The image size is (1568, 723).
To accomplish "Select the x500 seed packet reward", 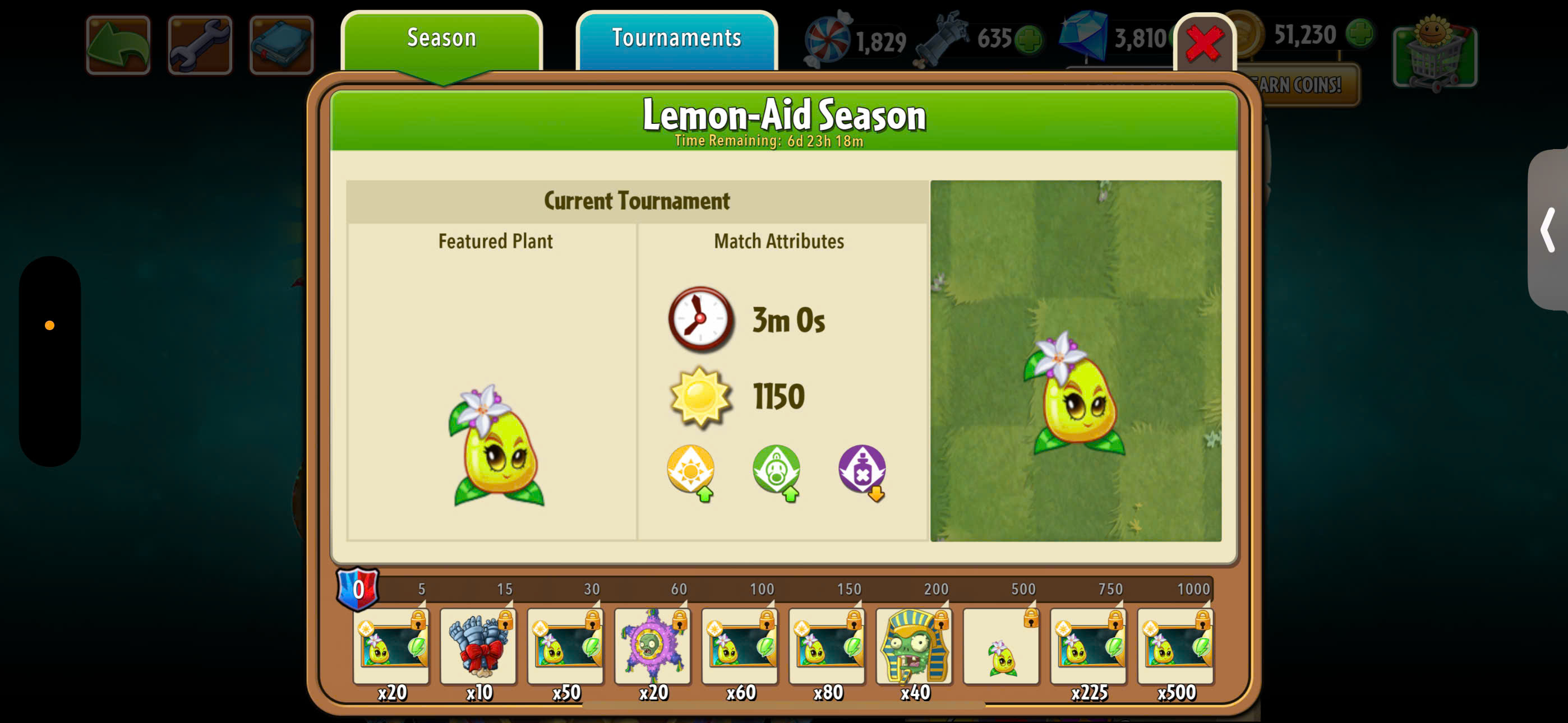I will pos(1175,646).
